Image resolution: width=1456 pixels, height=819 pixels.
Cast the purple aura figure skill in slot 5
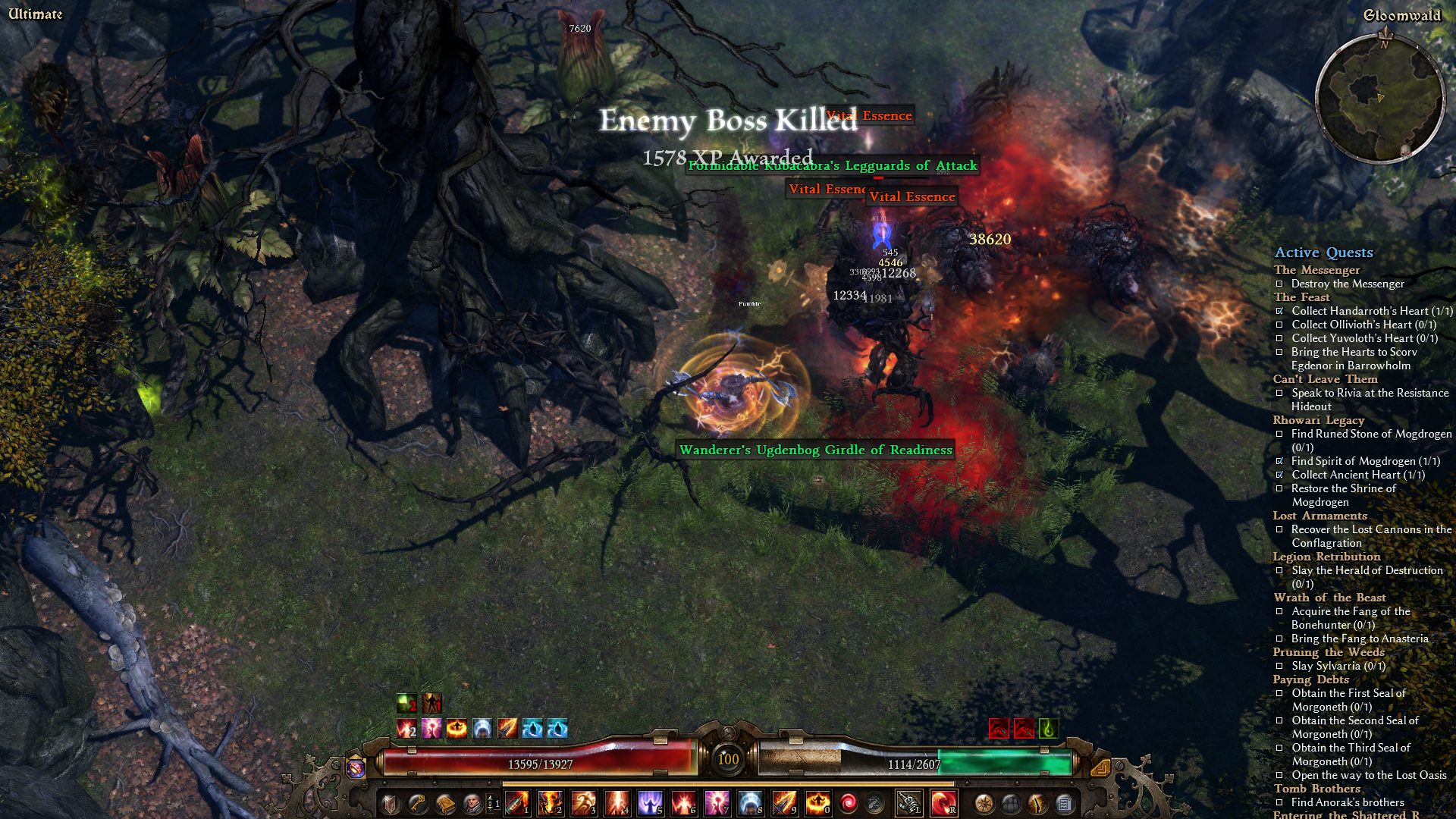click(x=650, y=802)
